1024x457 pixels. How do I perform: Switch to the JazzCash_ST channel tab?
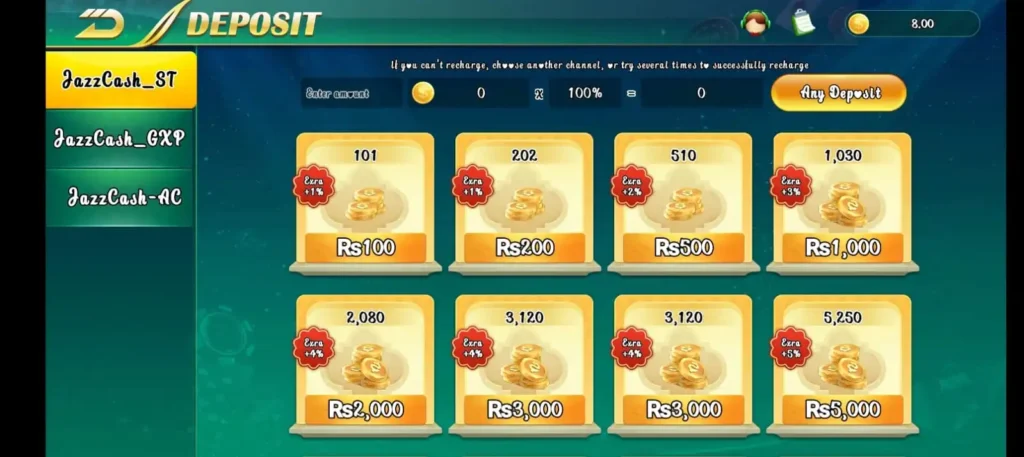click(x=120, y=80)
